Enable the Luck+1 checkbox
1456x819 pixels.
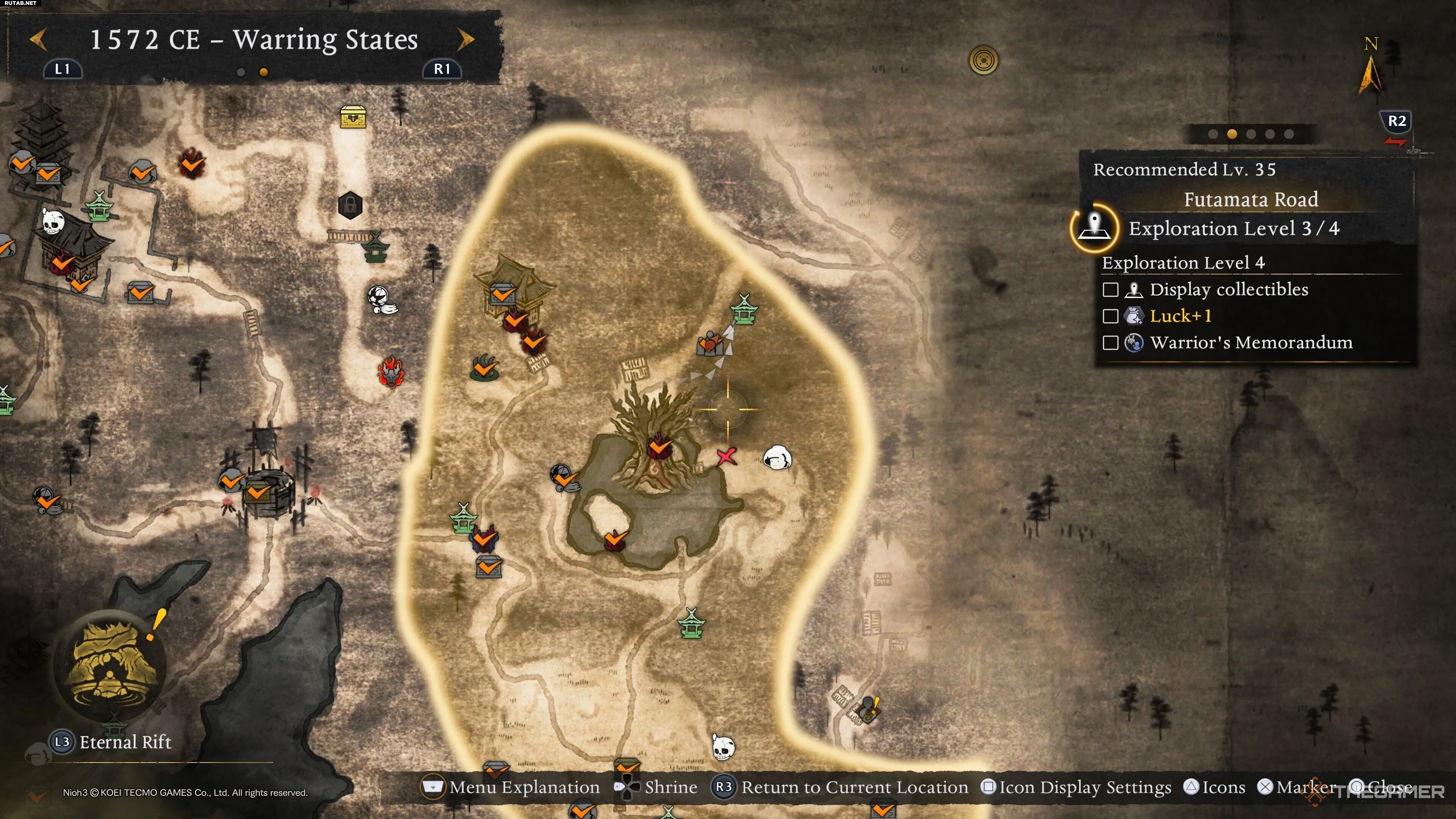click(x=1110, y=316)
